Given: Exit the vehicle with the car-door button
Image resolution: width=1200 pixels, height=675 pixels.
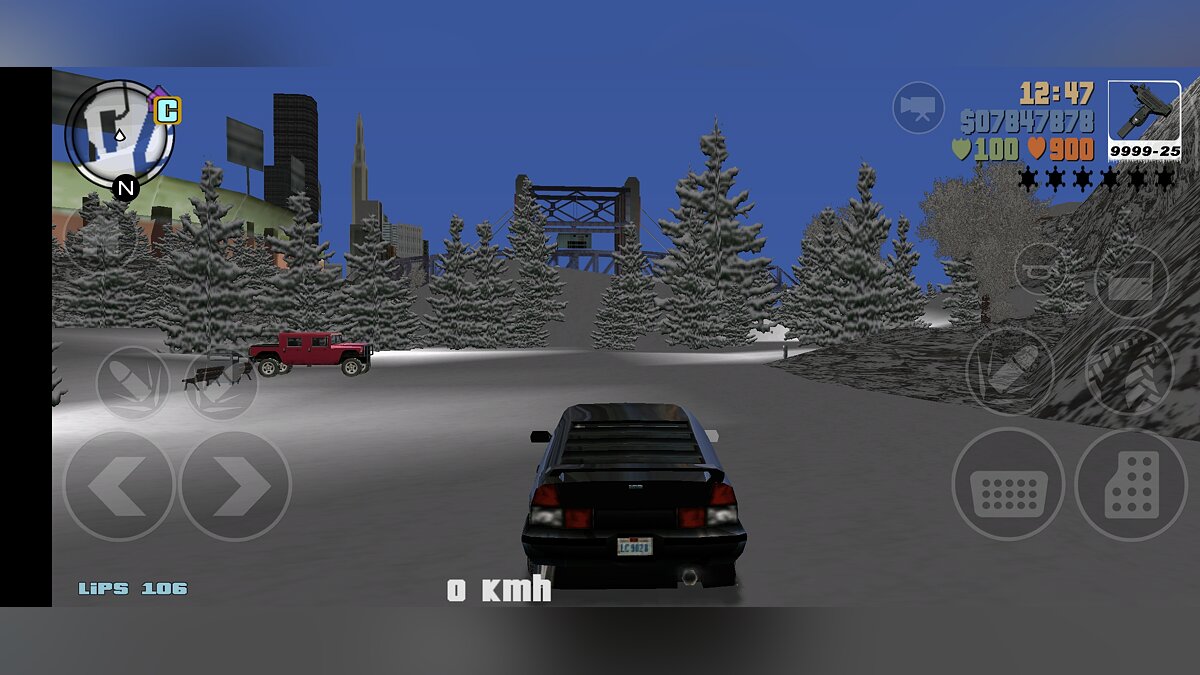Looking at the screenshot, I should tap(1131, 281).
